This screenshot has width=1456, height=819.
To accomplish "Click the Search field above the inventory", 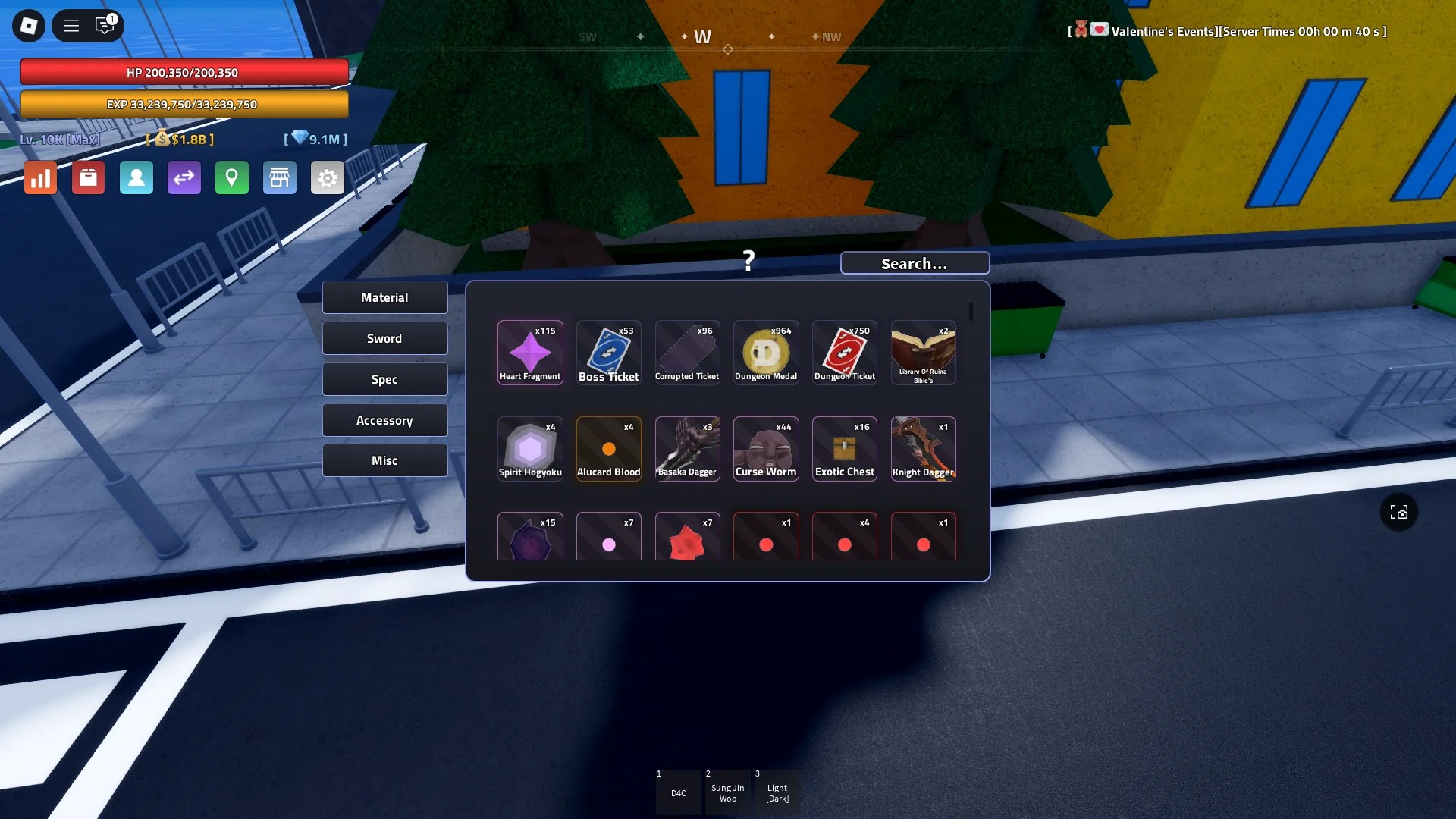I will [x=914, y=262].
